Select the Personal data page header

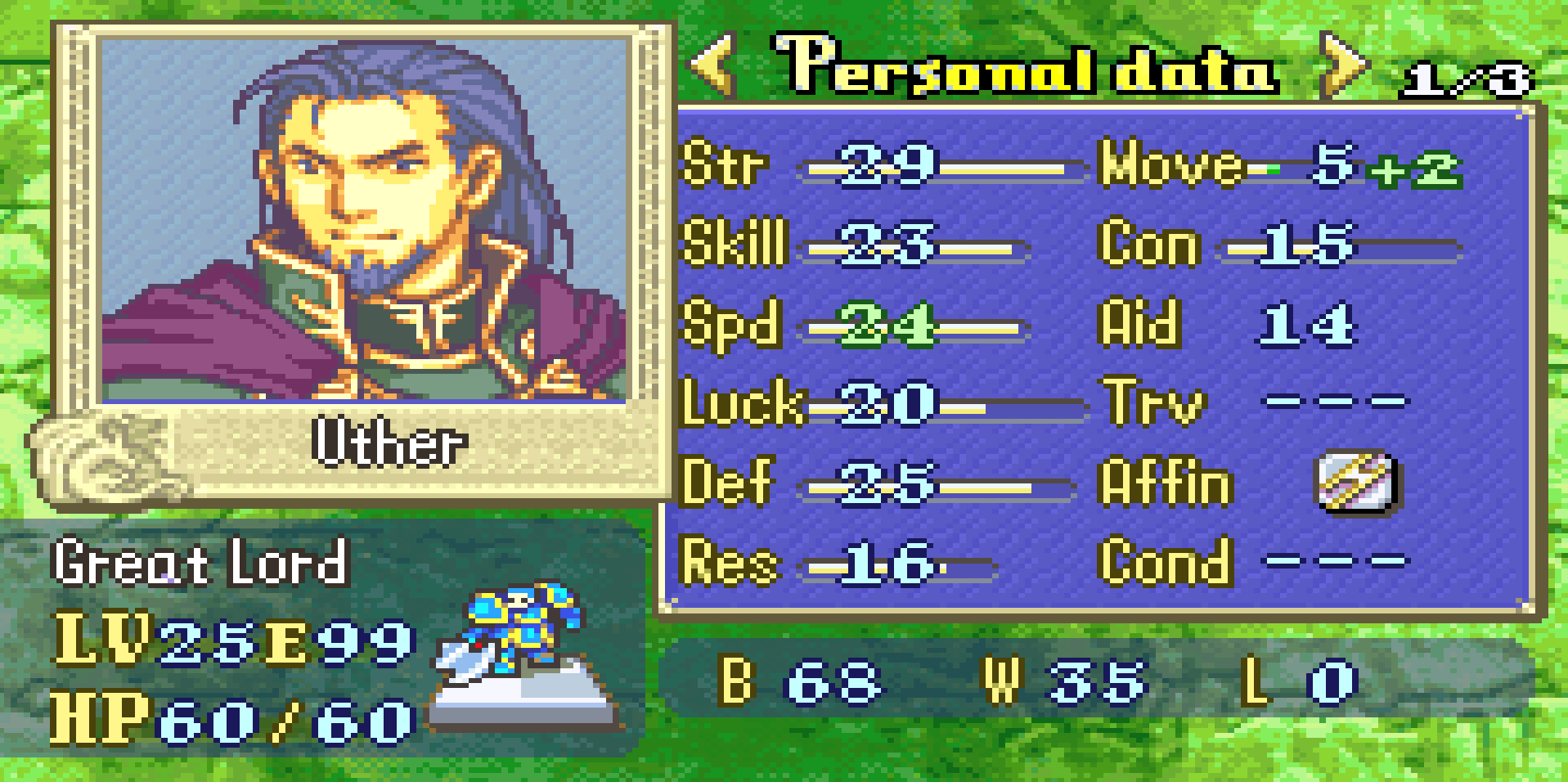point(1027,65)
